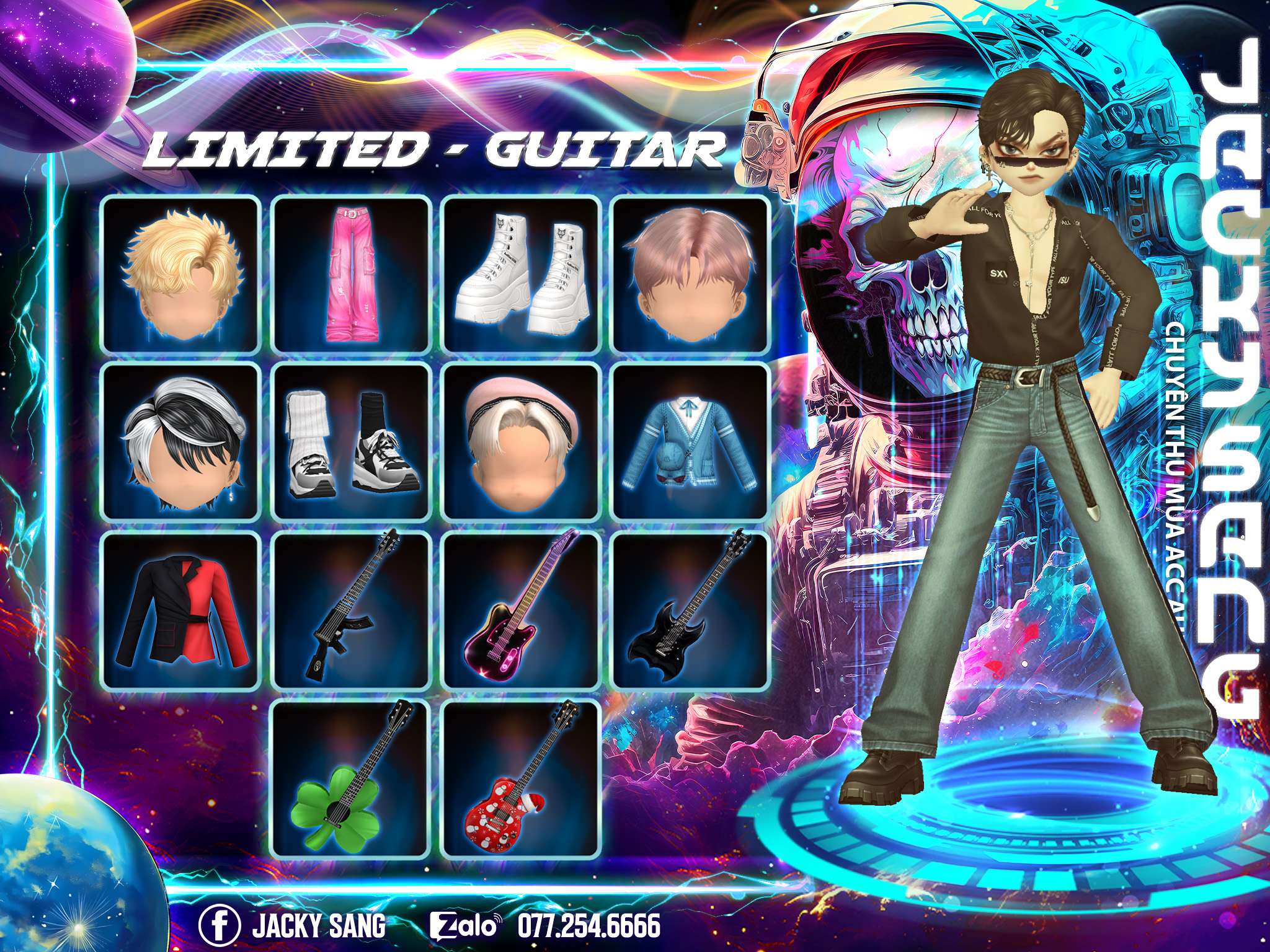This screenshot has height=952, width=1270.
Task: Pick the neon pink electric guitar
Action: (x=521, y=612)
